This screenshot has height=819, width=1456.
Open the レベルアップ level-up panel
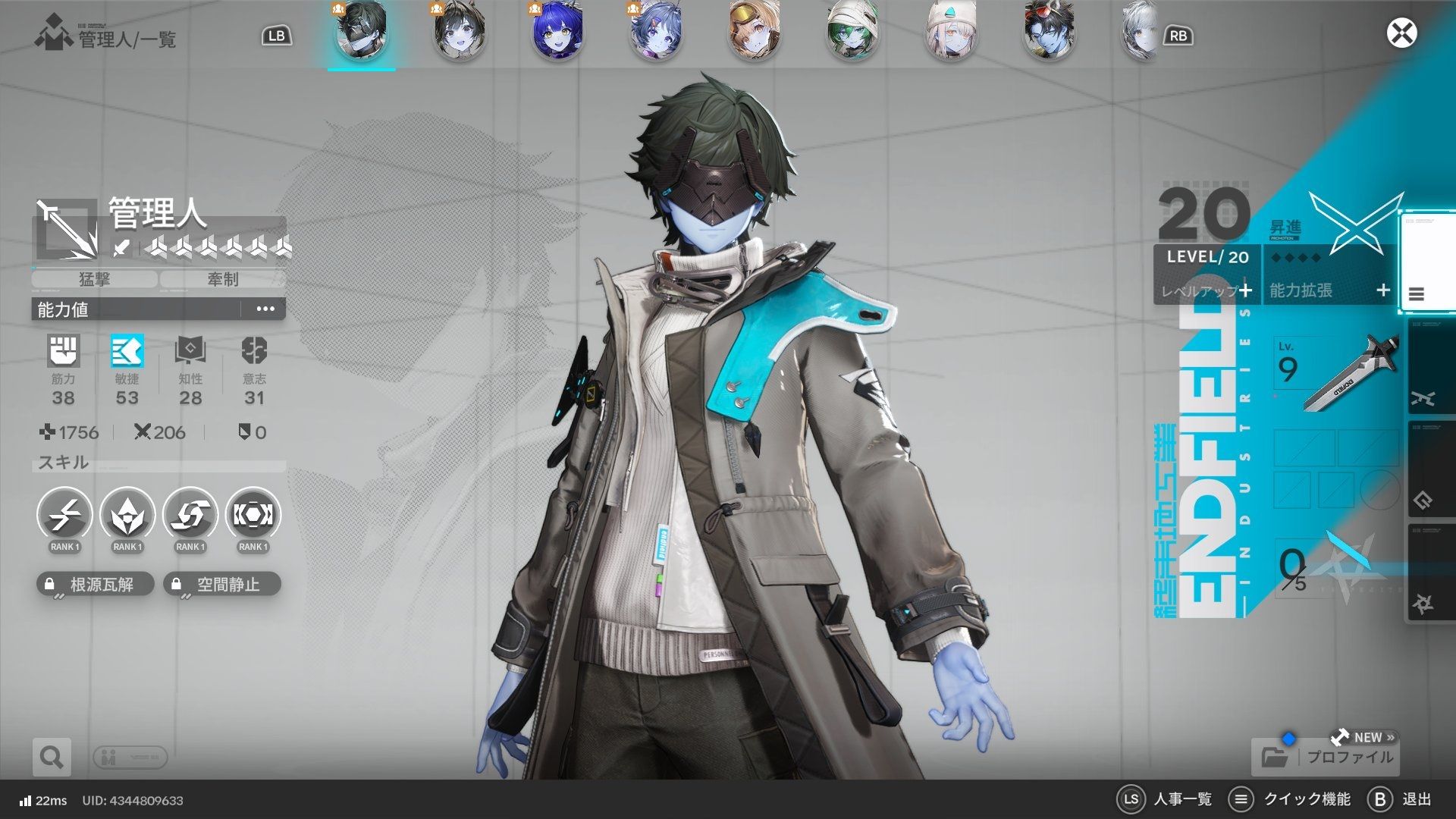coord(1207,290)
